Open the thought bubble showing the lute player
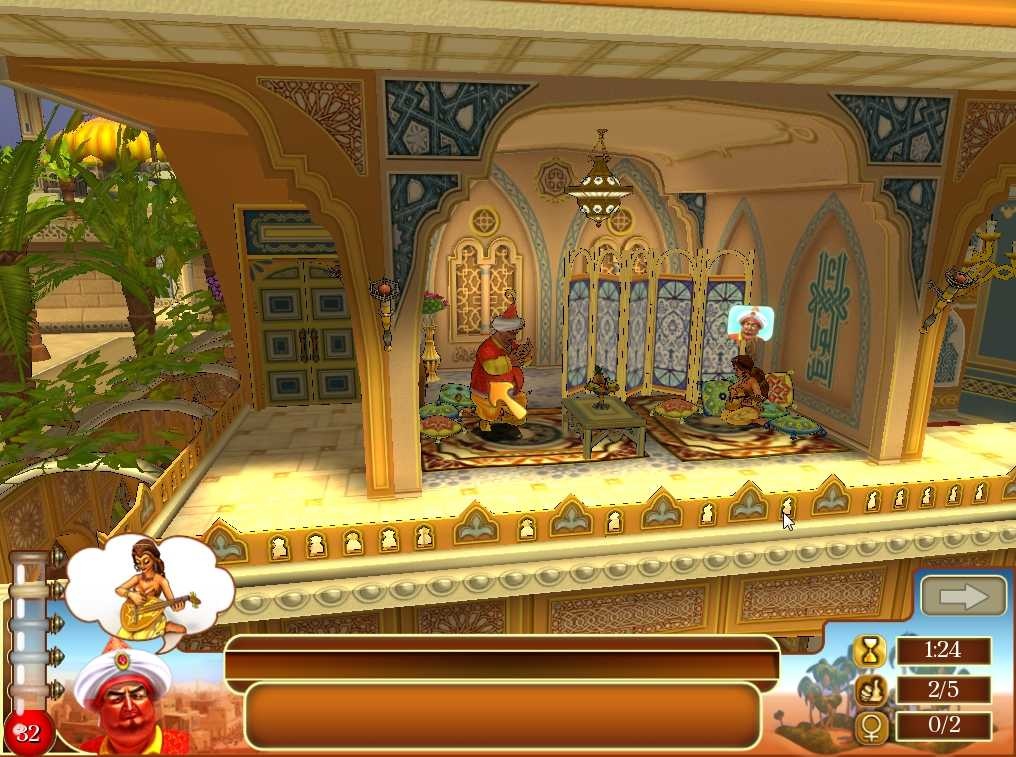 coord(151,586)
